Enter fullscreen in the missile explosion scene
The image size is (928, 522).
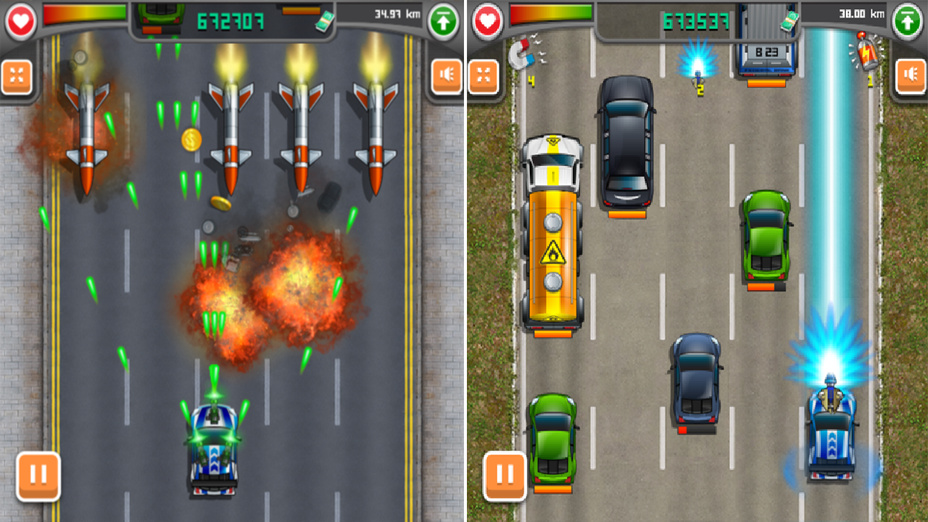[17, 76]
